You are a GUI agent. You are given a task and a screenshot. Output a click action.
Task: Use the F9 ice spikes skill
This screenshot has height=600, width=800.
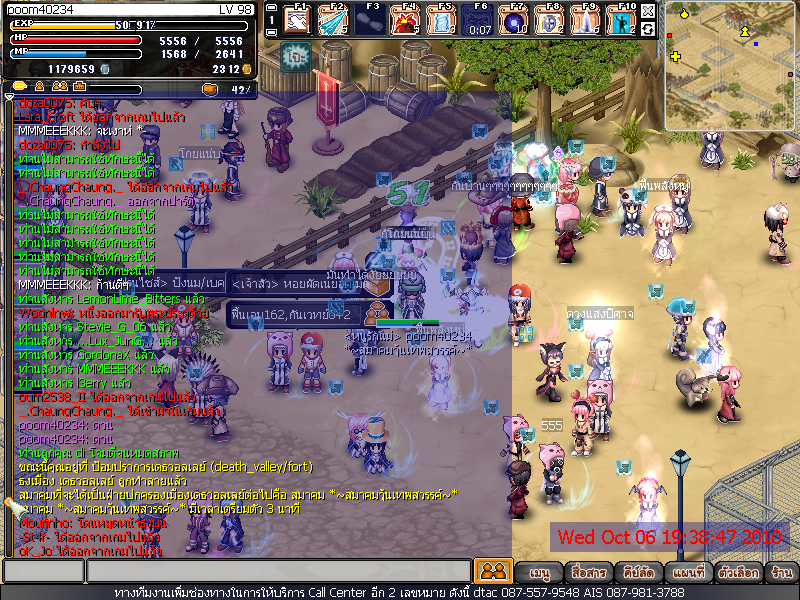(587, 20)
